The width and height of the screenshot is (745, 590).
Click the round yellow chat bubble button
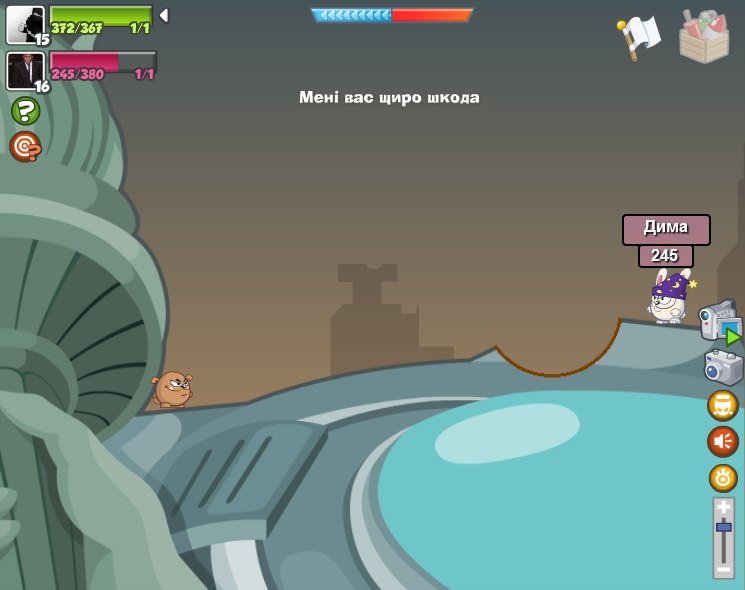(x=723, y=405)
